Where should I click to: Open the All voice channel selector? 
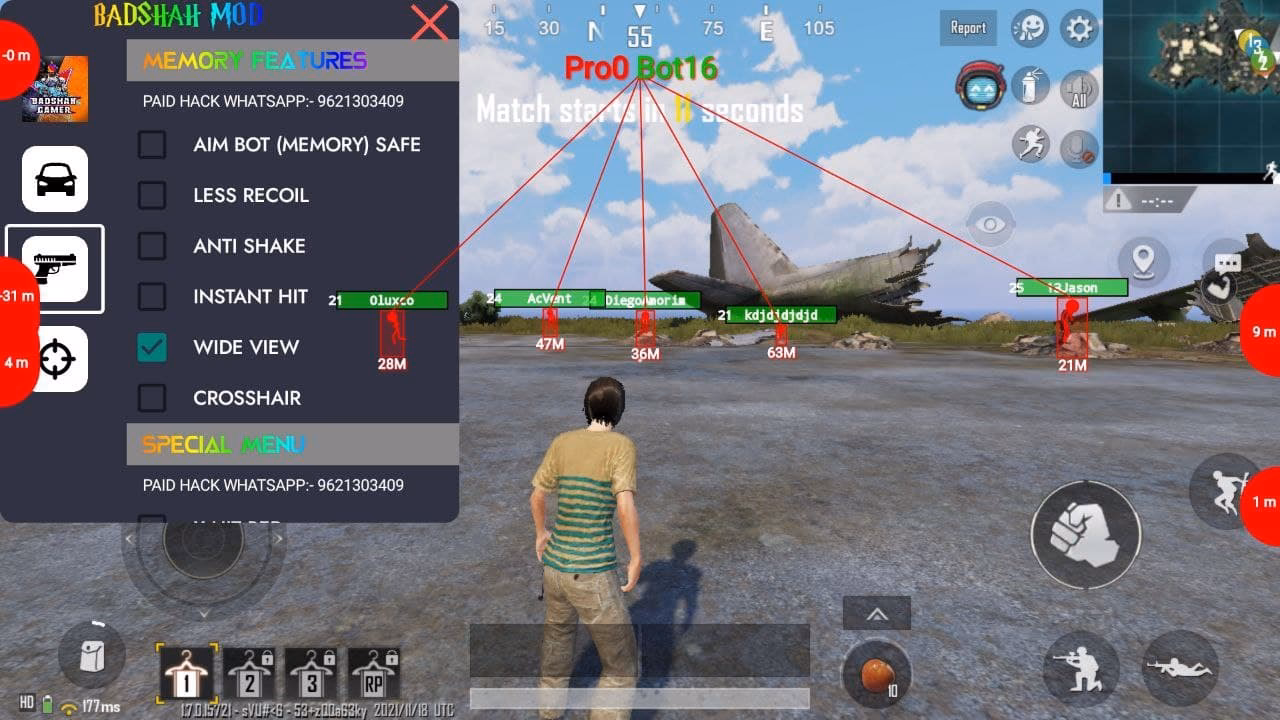1078,88
